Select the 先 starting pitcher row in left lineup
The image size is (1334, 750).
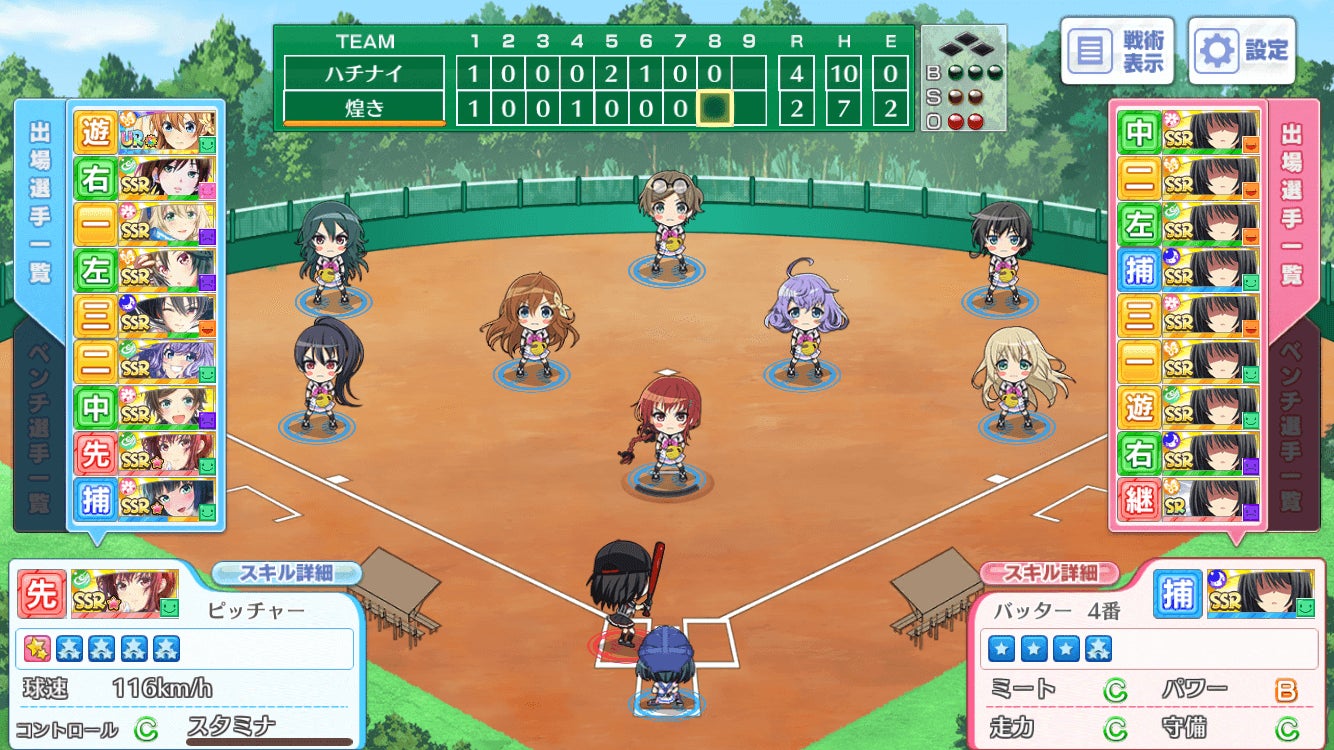click(146, 453)
